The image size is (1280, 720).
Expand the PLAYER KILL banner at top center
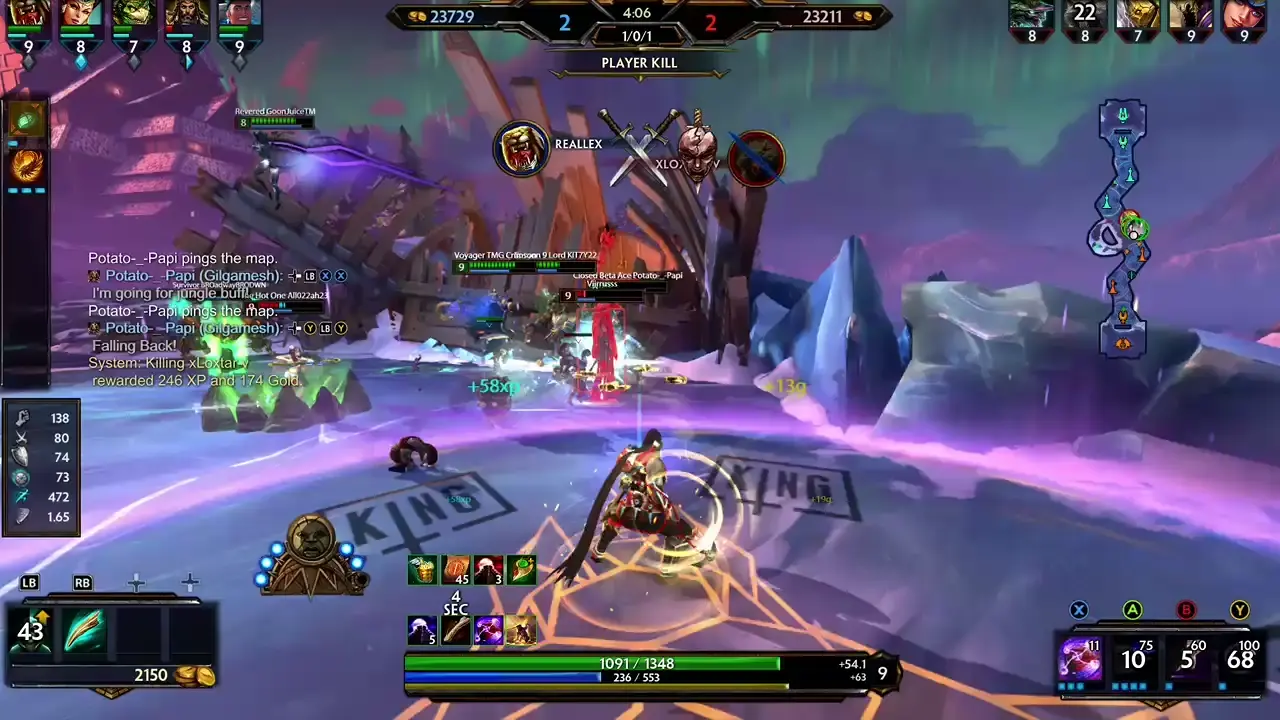point(639,62)
